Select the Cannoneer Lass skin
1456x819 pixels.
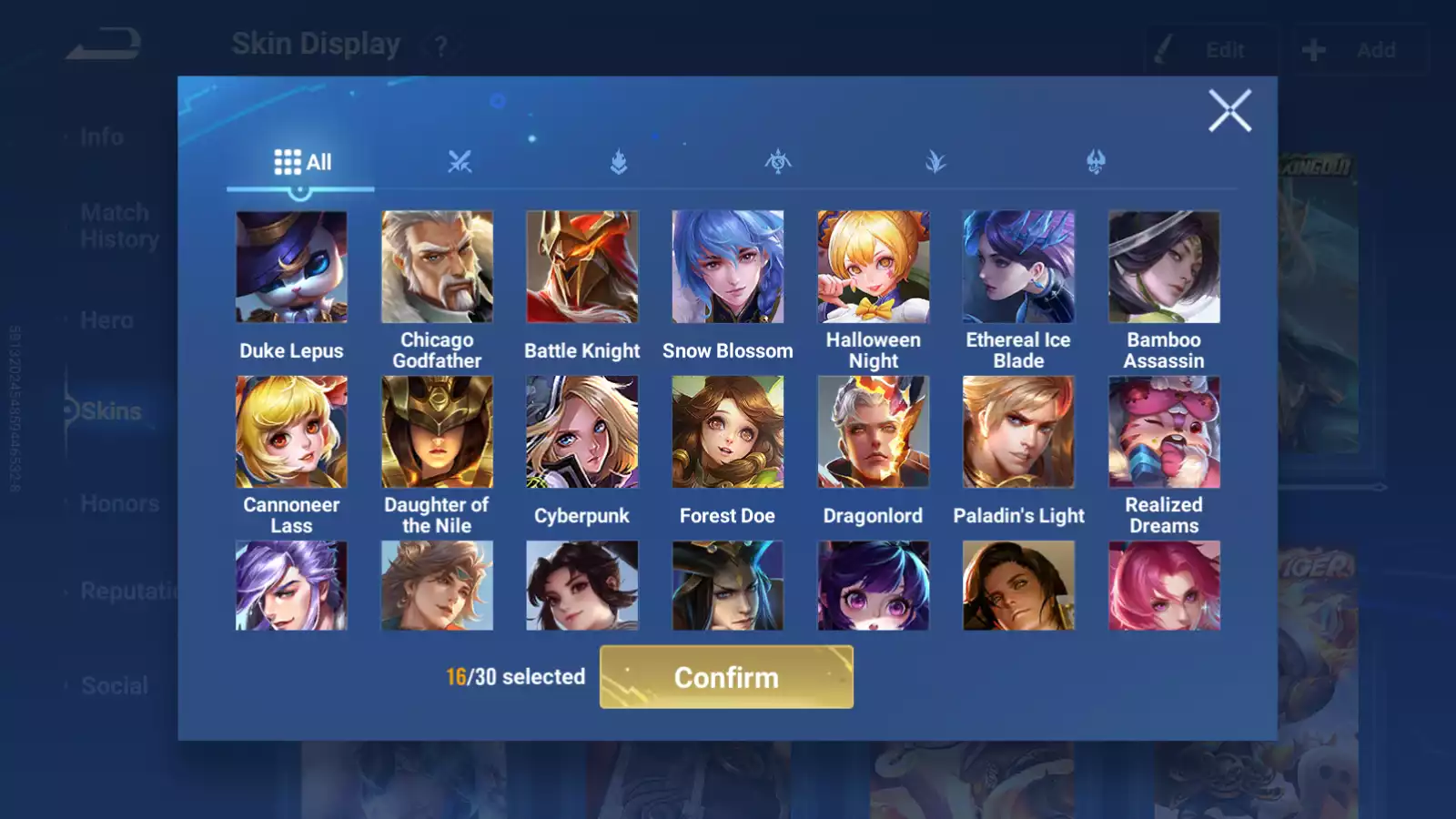tap(291, 432)
